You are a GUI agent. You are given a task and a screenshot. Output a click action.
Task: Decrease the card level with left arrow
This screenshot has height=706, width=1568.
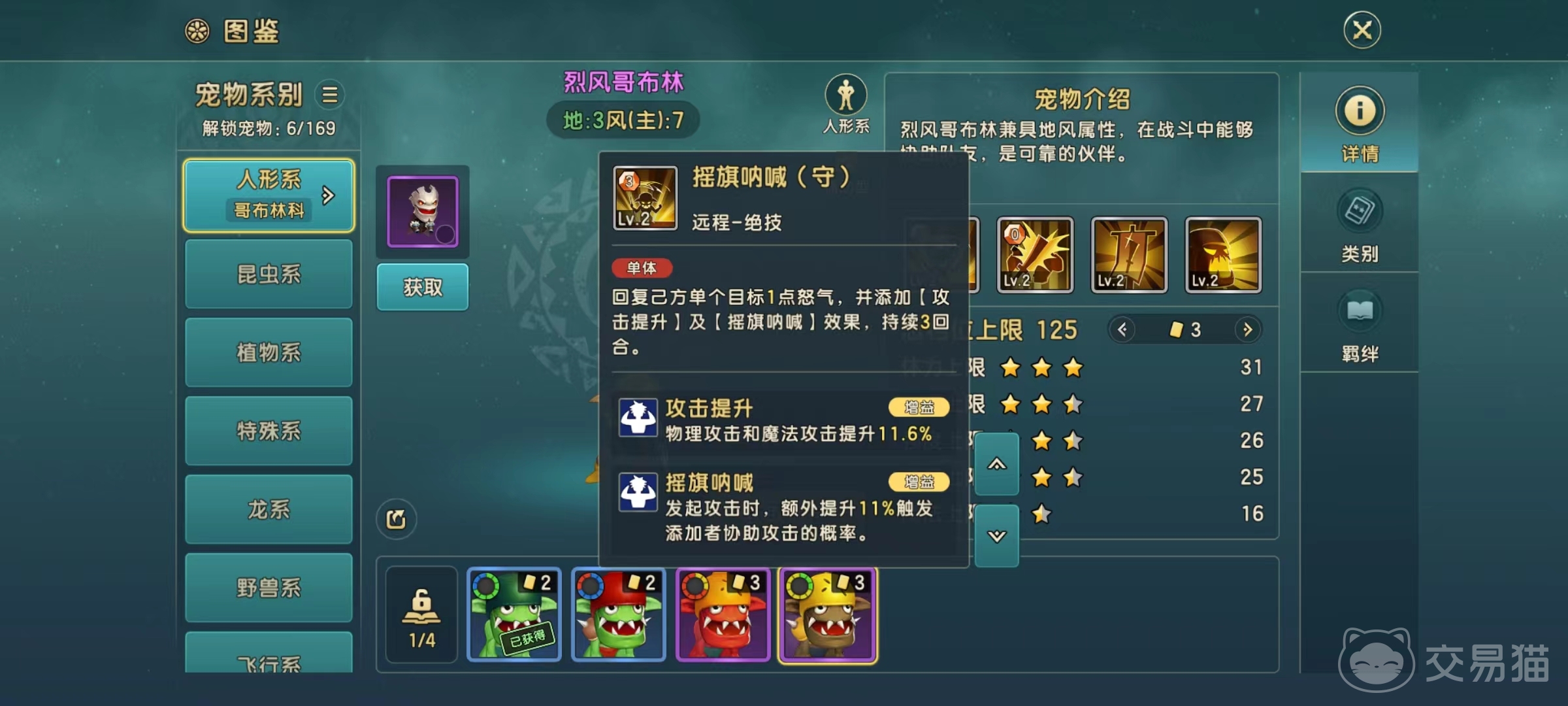[1122, 329]
